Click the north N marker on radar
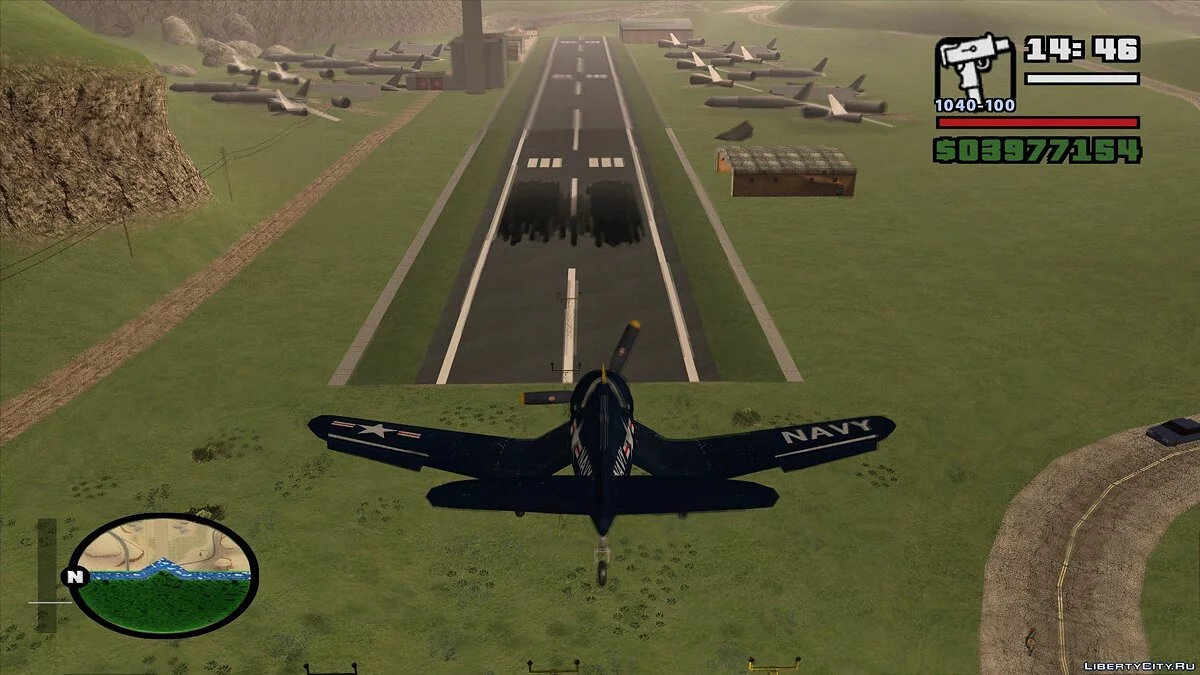Image resolution: width=1200 pixels, height=675 pixels. coord(73,577)
